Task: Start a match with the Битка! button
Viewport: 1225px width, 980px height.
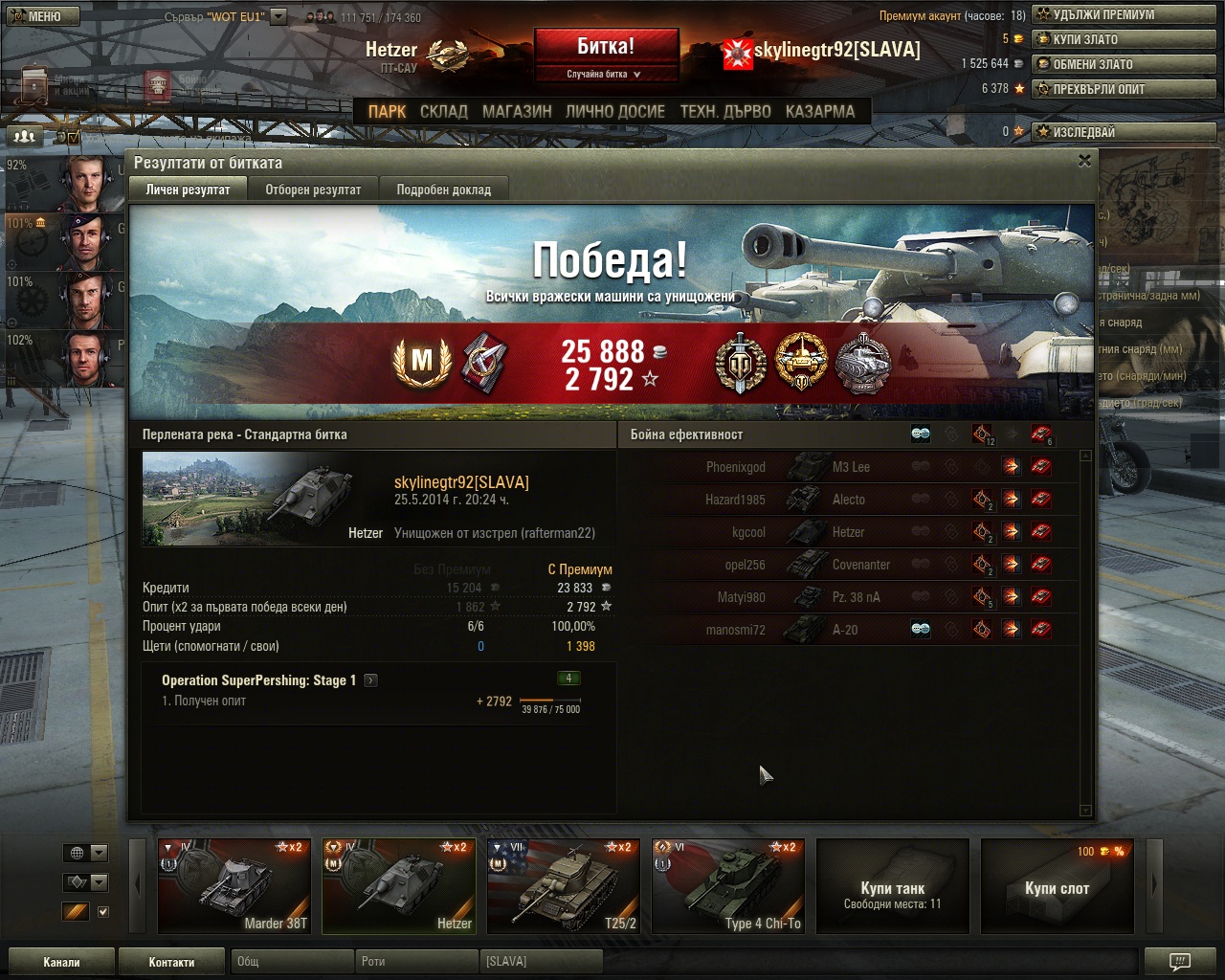Action: pyautogui.click(x=606, y=48)
